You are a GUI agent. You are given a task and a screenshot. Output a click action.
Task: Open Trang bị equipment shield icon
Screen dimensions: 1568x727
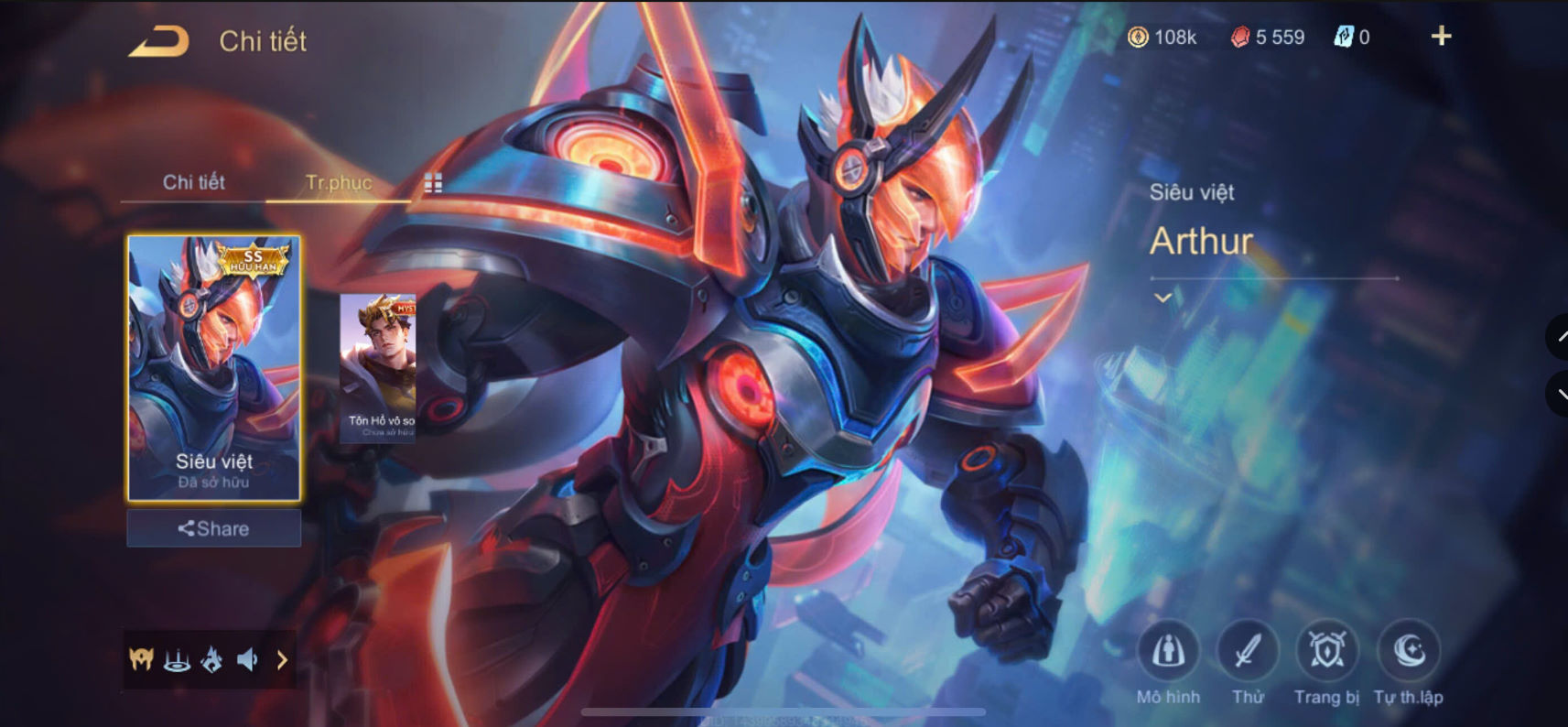(x=1325, y=652)
